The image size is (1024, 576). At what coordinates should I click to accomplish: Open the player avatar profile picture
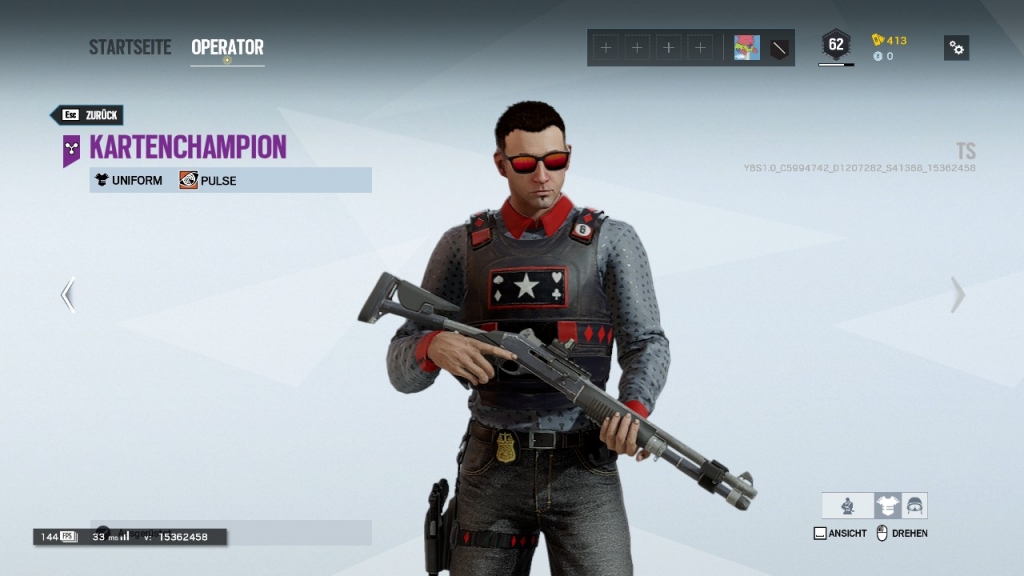(x=746, y=48)
